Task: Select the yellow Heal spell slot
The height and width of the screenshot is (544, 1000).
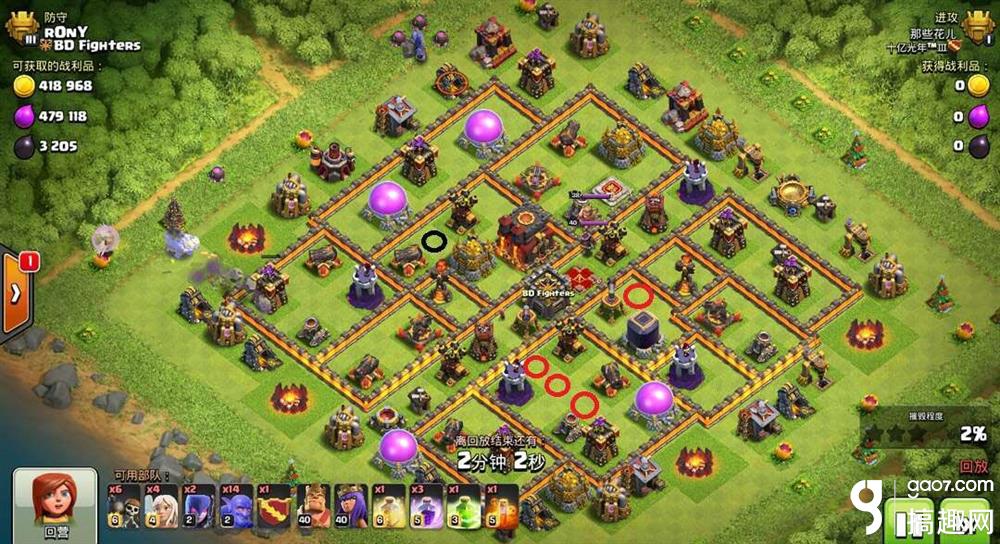Action: (385, 506)
